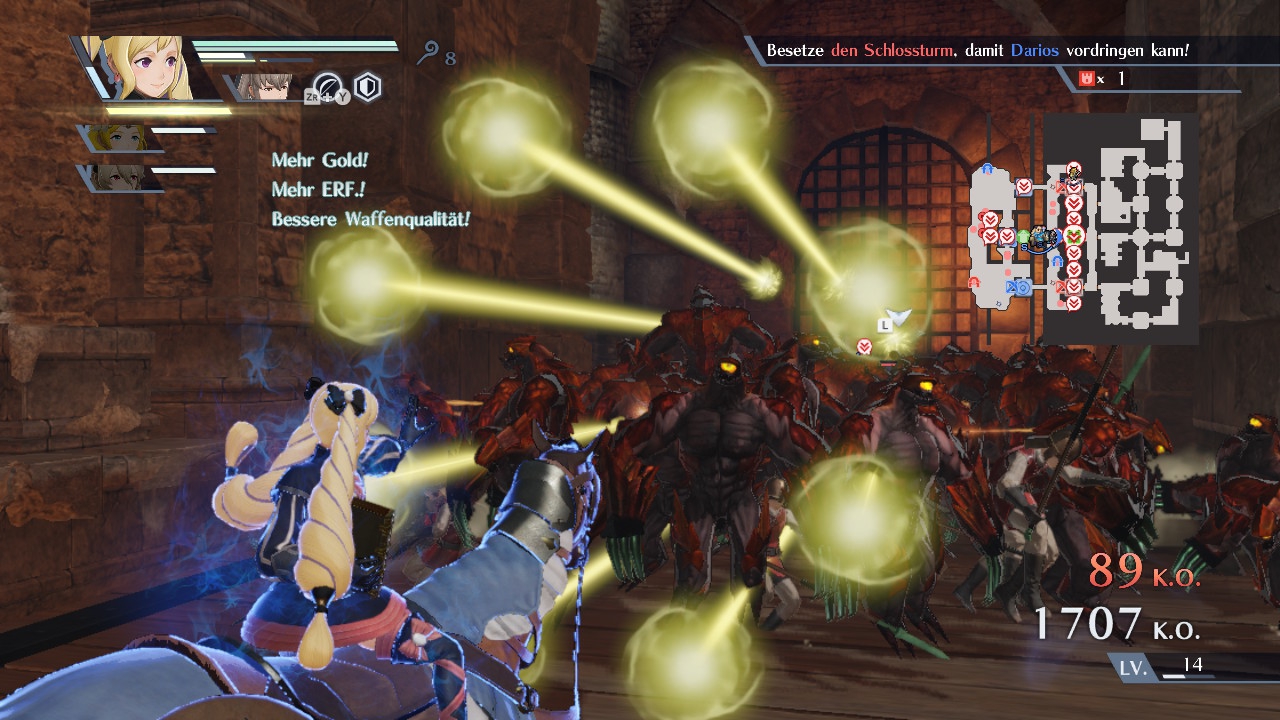Switch to the pale-haired ally portrait
The height and width of the screenshot is (720, 1280).
click(x=122, y=178)
